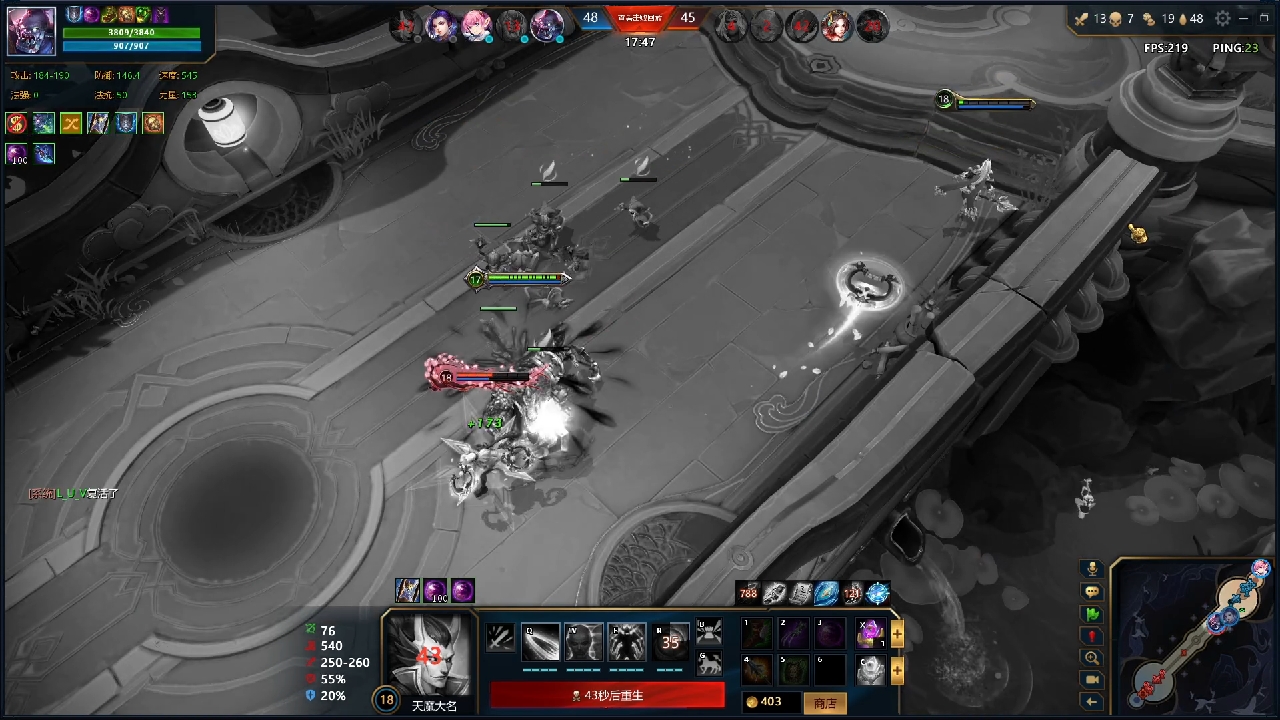Click the back arrow button beside minimap
The width and height of the screenshot is (1280, 720).
[1092, 702]
